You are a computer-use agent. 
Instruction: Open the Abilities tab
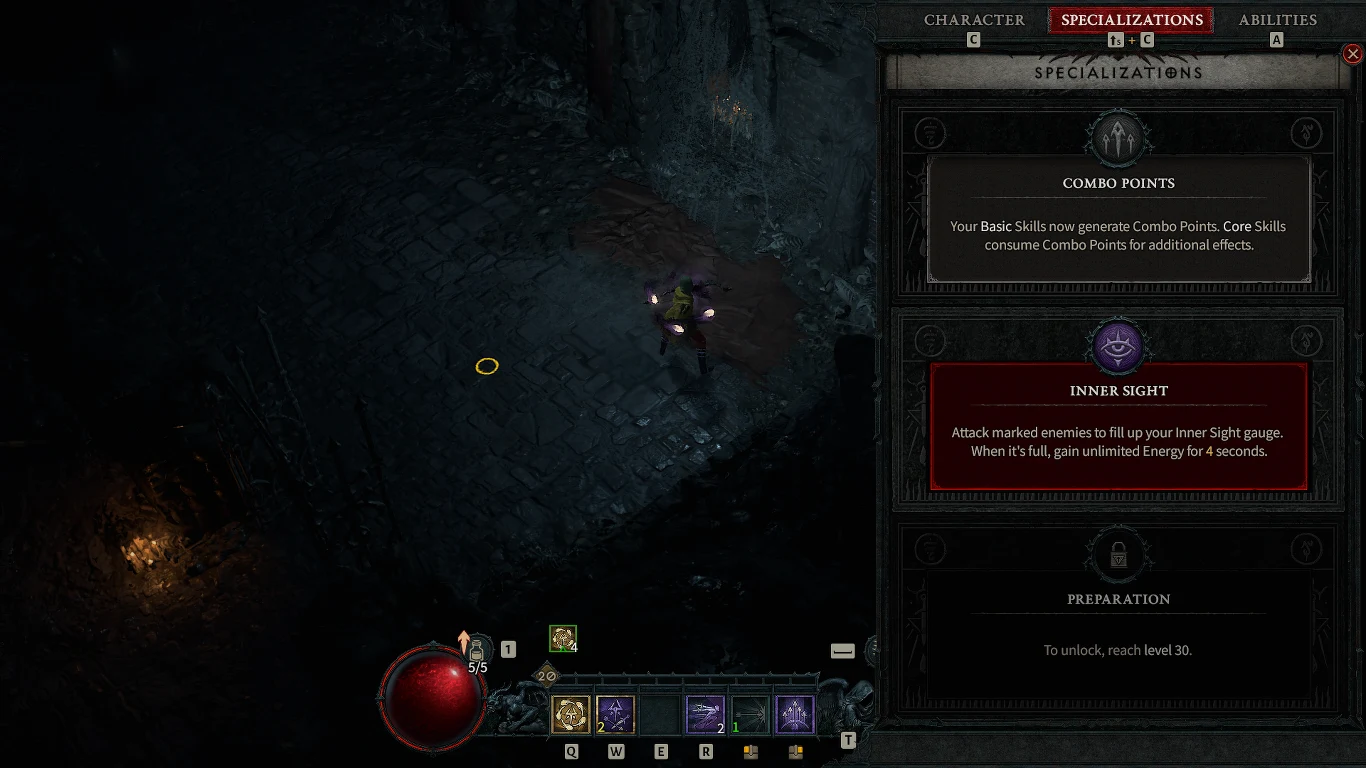pyautogui.click(x=1277, y=19)
